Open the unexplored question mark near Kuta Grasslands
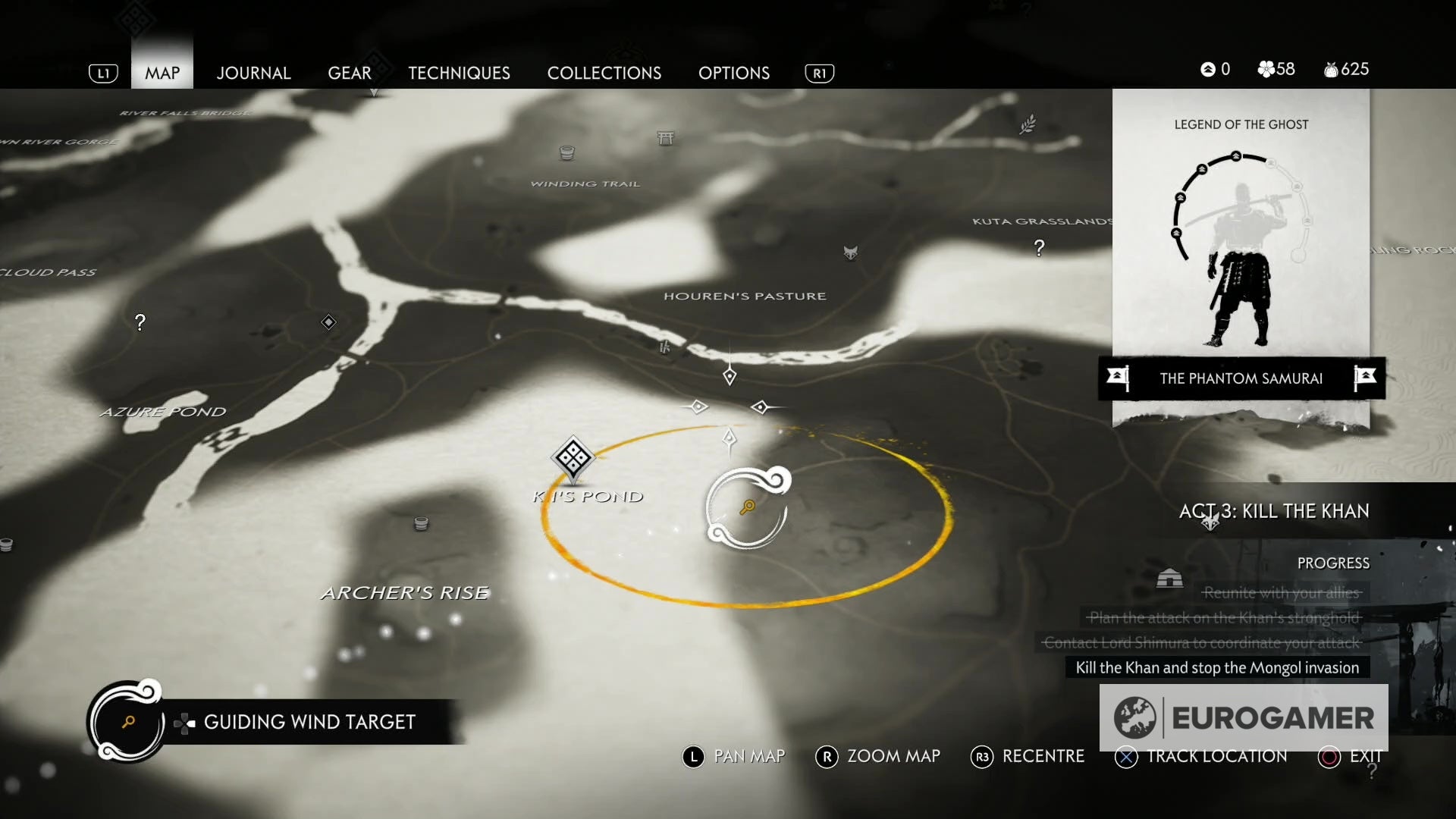Image resolution: width=1456 pixels, height=819 pixels. pyautogui.click(x=1039, y=248)
